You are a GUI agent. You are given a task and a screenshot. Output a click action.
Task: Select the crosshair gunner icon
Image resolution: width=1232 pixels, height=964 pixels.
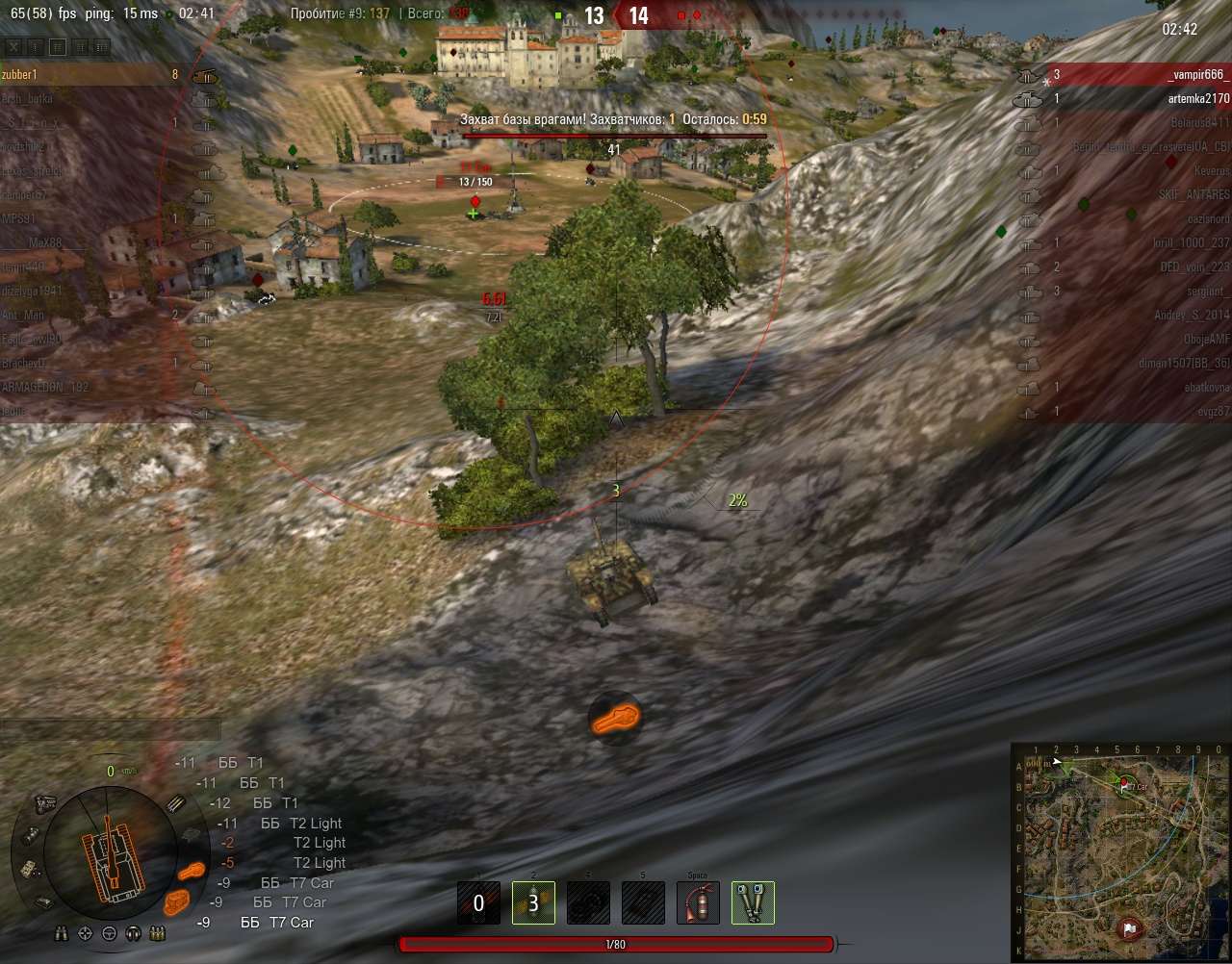coord(85,933)
